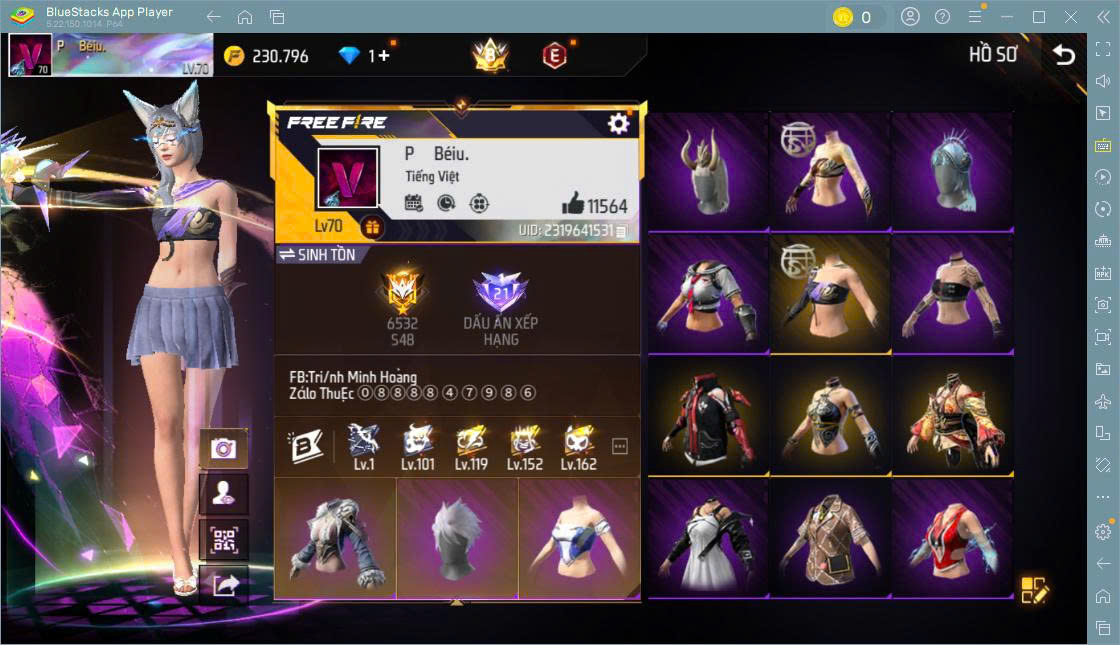
Task: Select the white spiky hair item
Action: (456, 537)
